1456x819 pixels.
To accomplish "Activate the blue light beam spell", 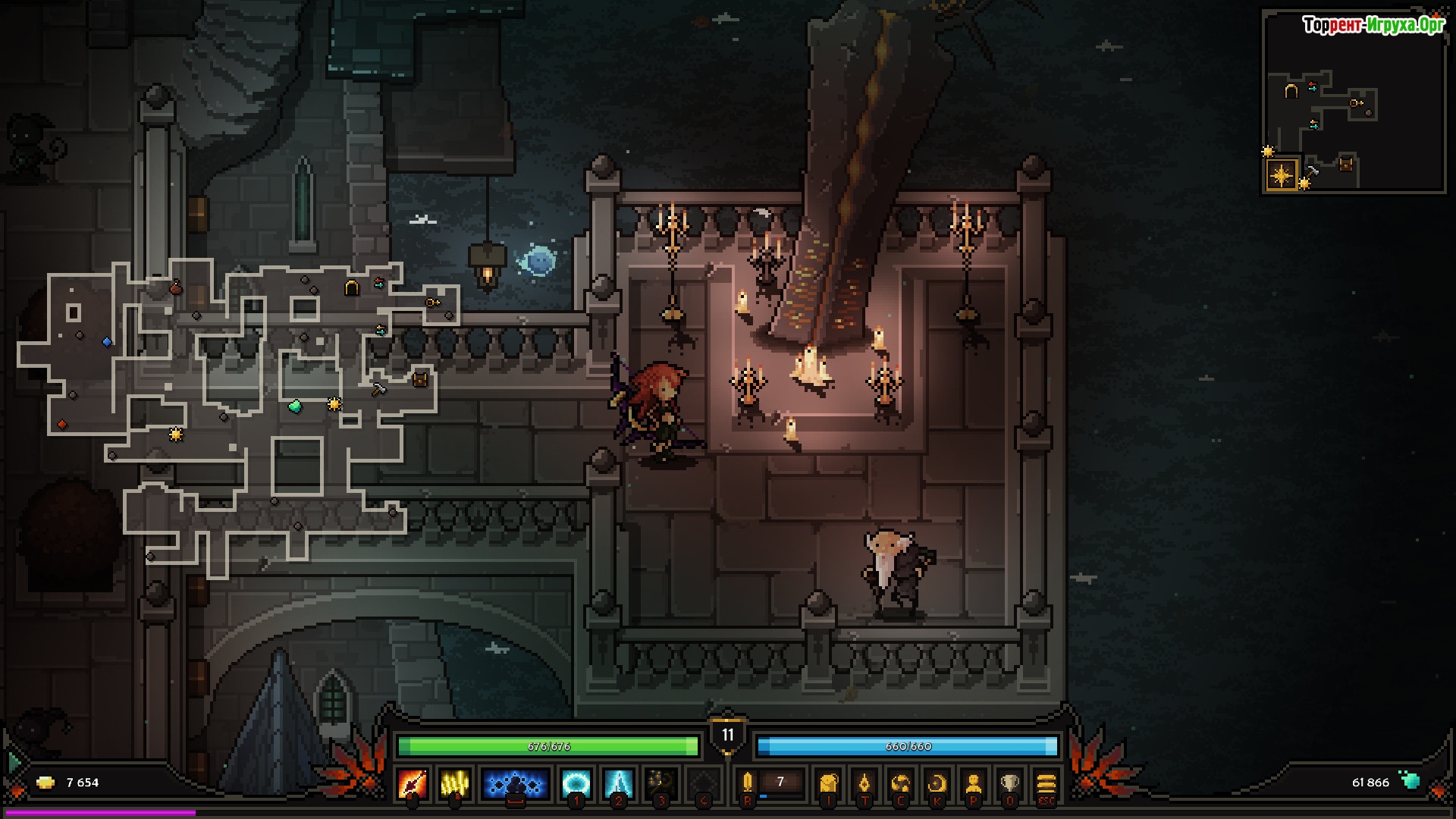I will [x=618, y=783].
